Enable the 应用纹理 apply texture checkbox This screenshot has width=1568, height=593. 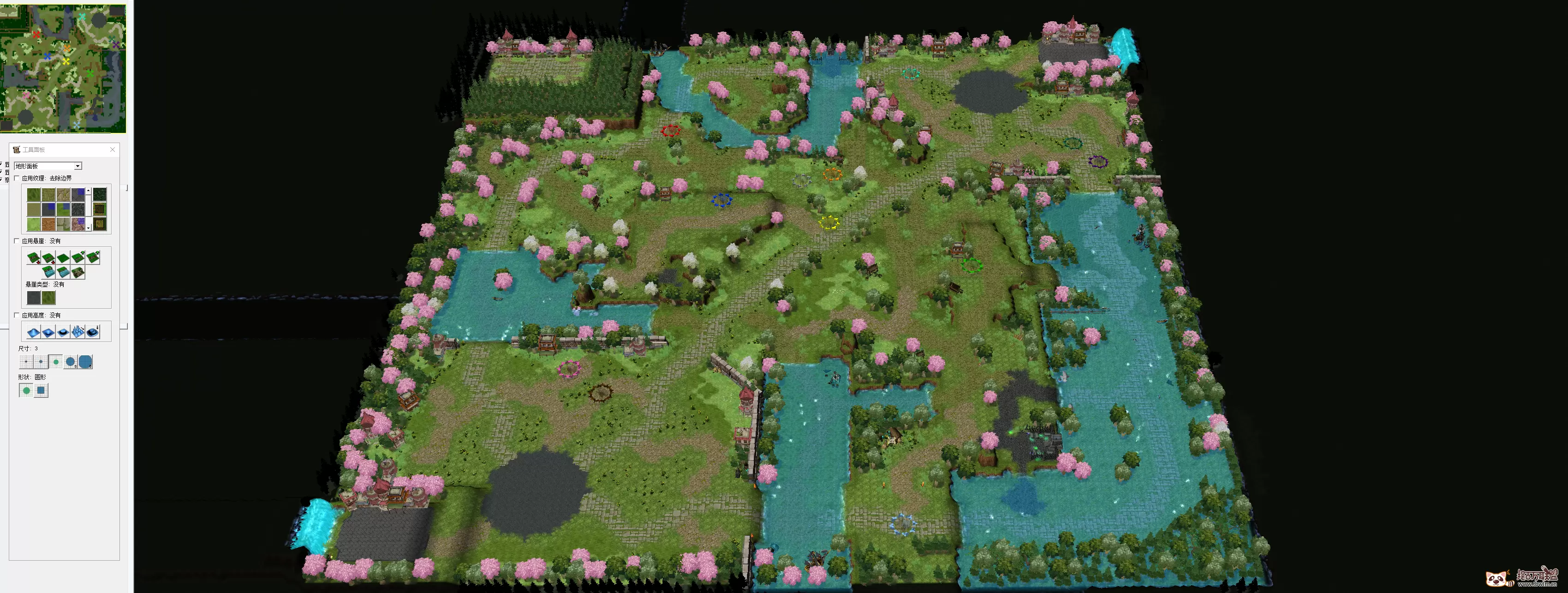point(17,178)
